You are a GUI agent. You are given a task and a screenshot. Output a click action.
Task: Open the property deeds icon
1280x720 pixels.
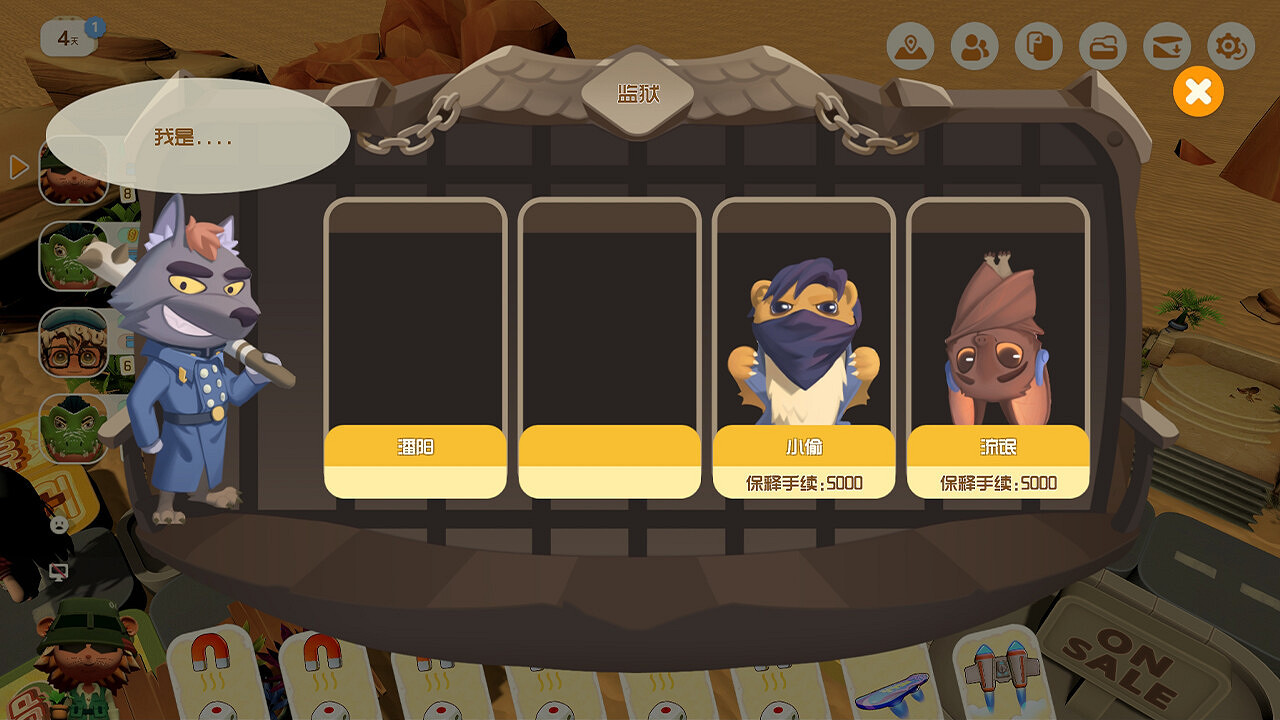click(x=1039, y=45)
